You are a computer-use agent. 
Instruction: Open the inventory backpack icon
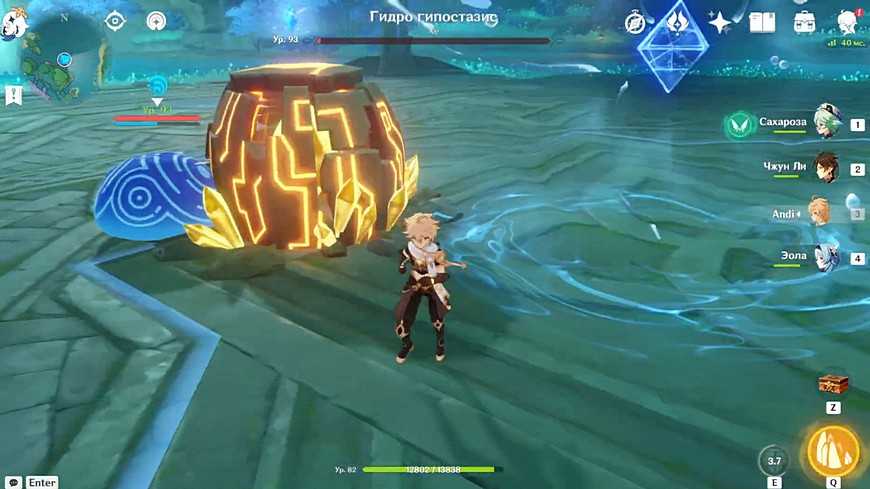click(x=804, y=22)
